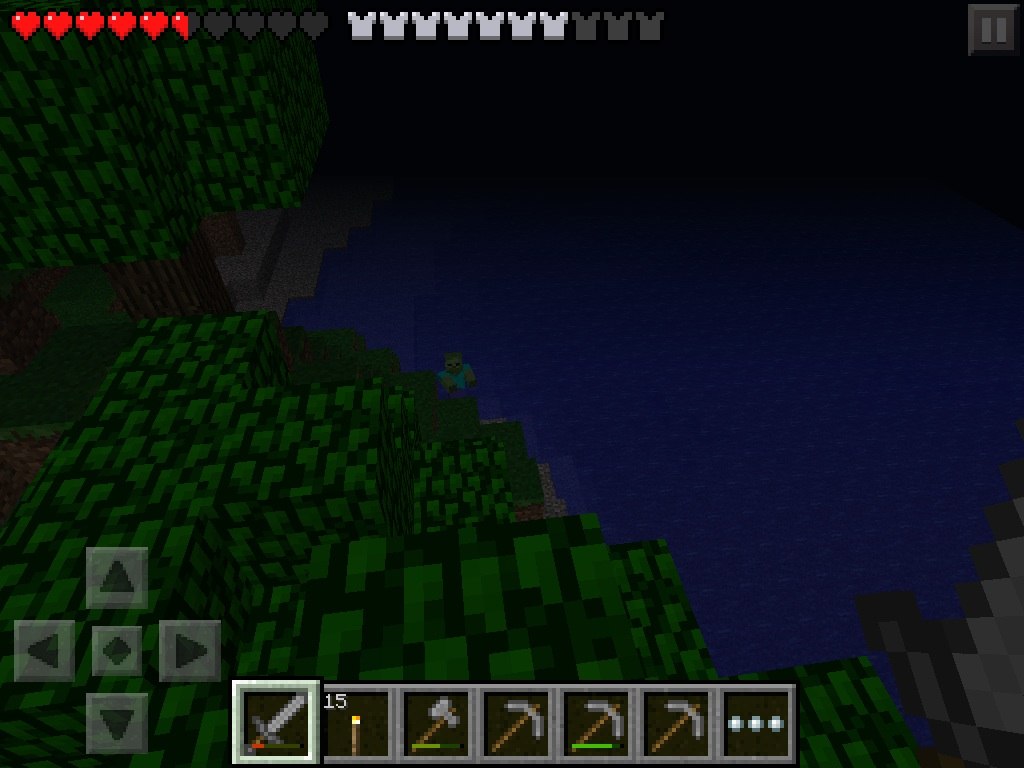Select the stone sword hotbar slot
Screen dimensions: 1024x768
[x=277, y=722]
